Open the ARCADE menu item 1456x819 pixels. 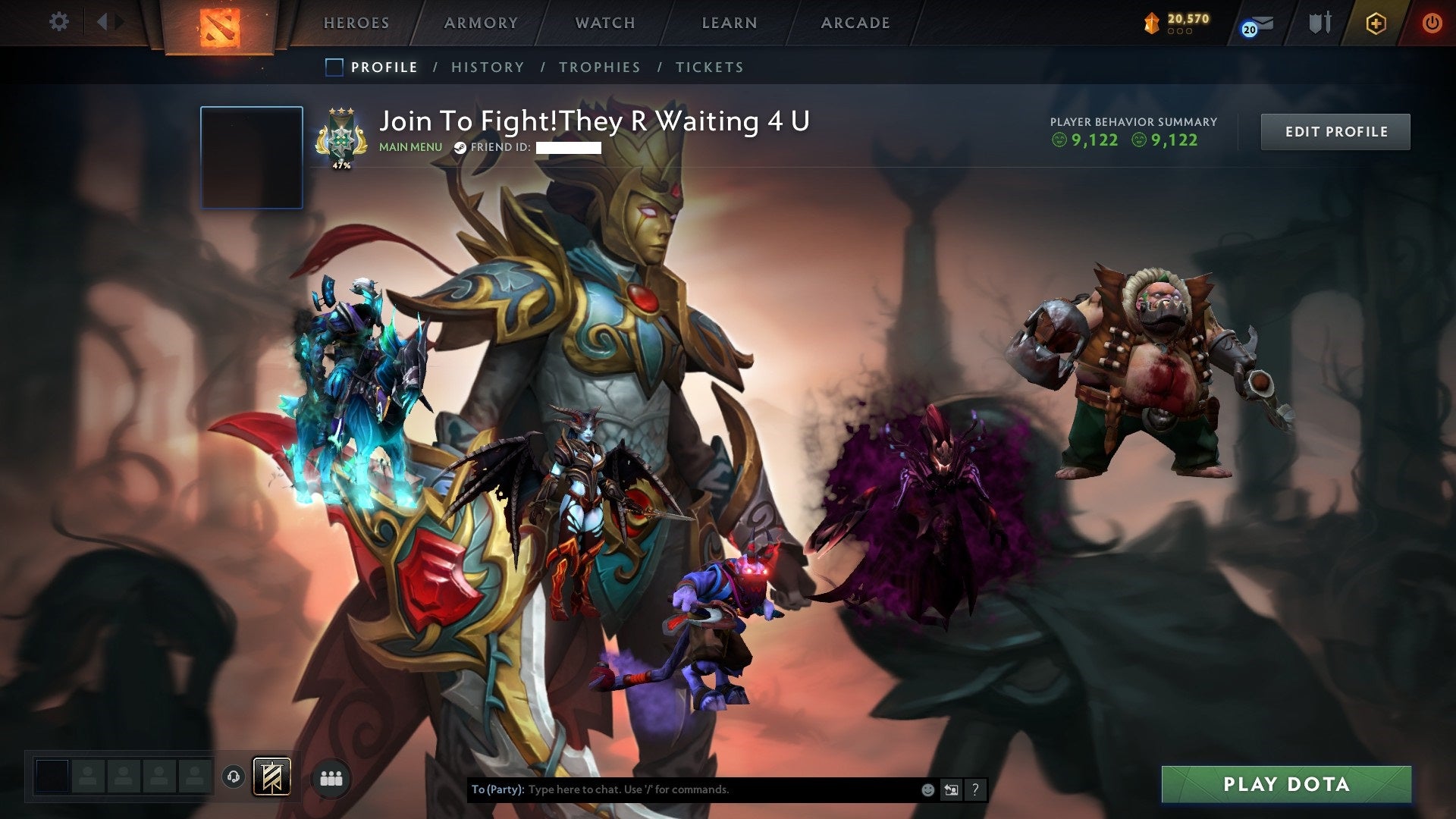pyautogui.click(x=855, y=23)
